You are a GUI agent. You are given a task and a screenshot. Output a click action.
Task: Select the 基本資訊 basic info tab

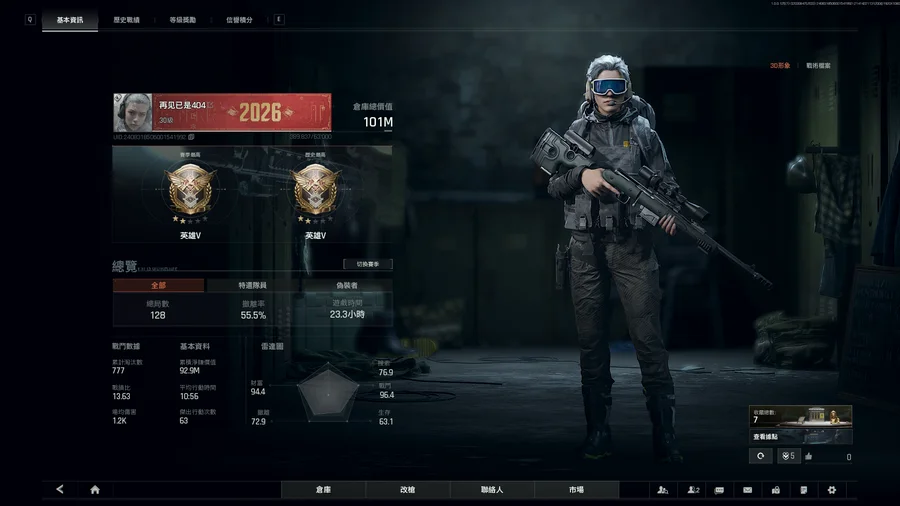[70, 20]
